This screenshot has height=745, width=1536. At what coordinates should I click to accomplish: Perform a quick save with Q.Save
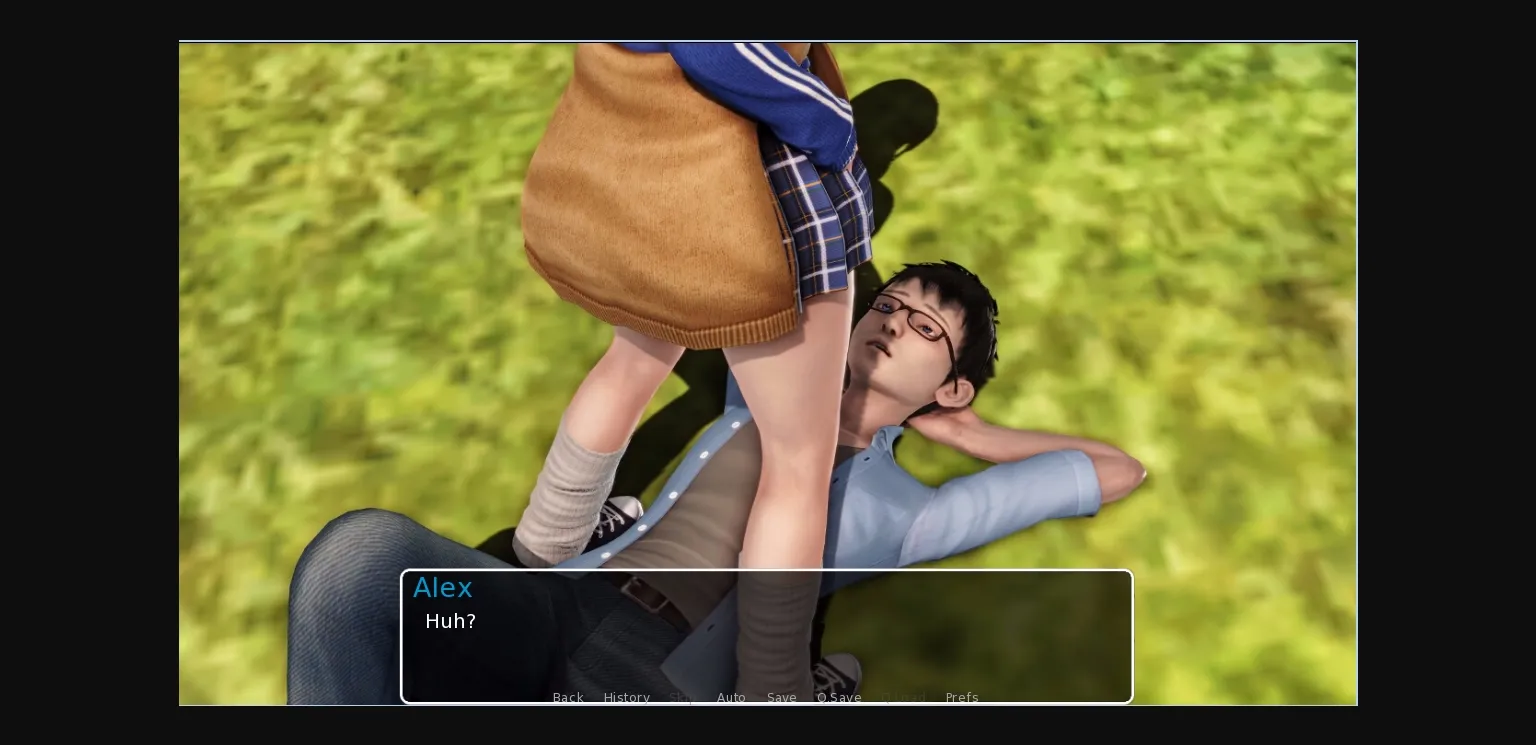click(x=839, y=697)
